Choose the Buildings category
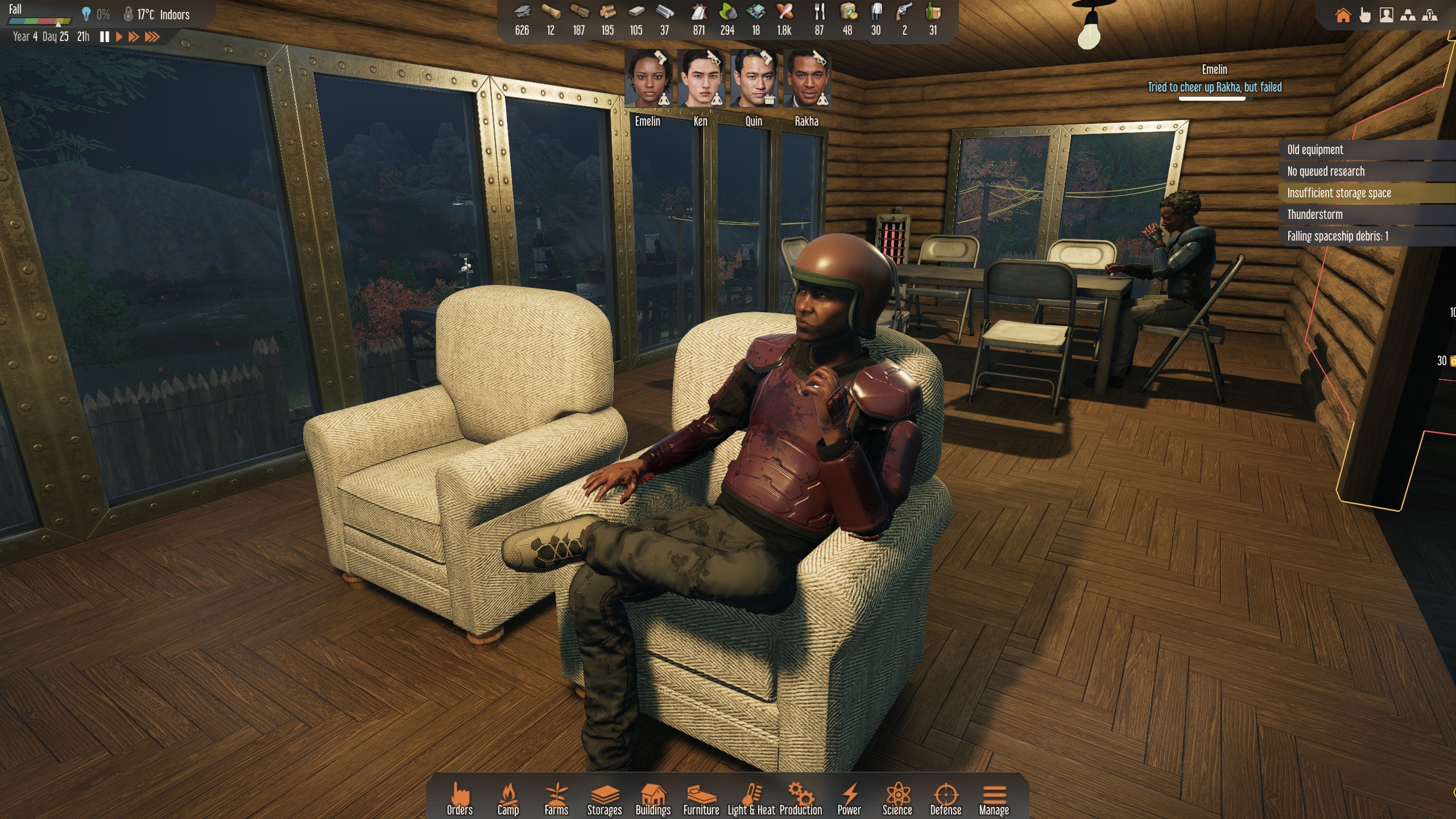Screen dimensions: 1456x819 pyautogui.click(x=653, y=799)
